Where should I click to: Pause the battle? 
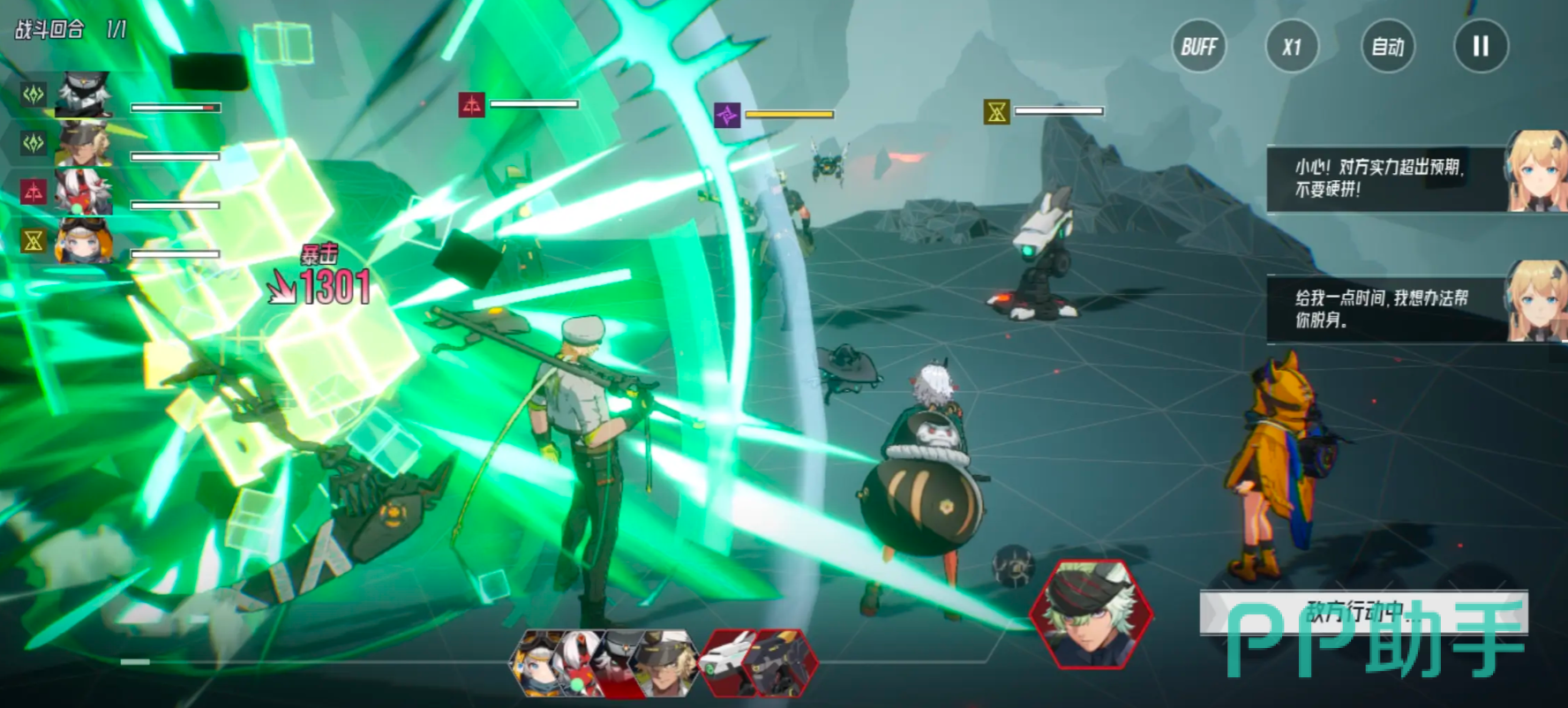point(1481,47)
